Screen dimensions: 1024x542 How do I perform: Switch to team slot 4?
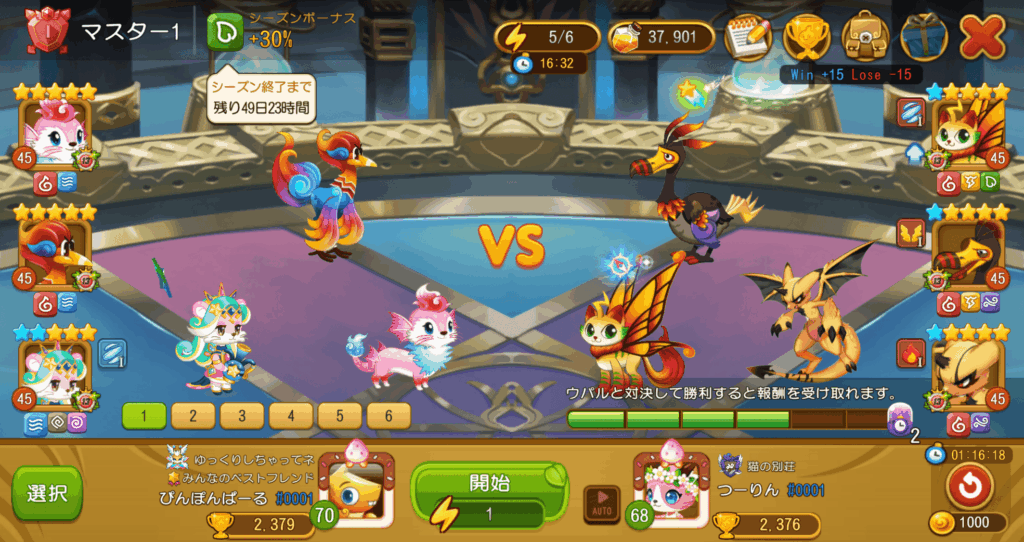[292, 415]
